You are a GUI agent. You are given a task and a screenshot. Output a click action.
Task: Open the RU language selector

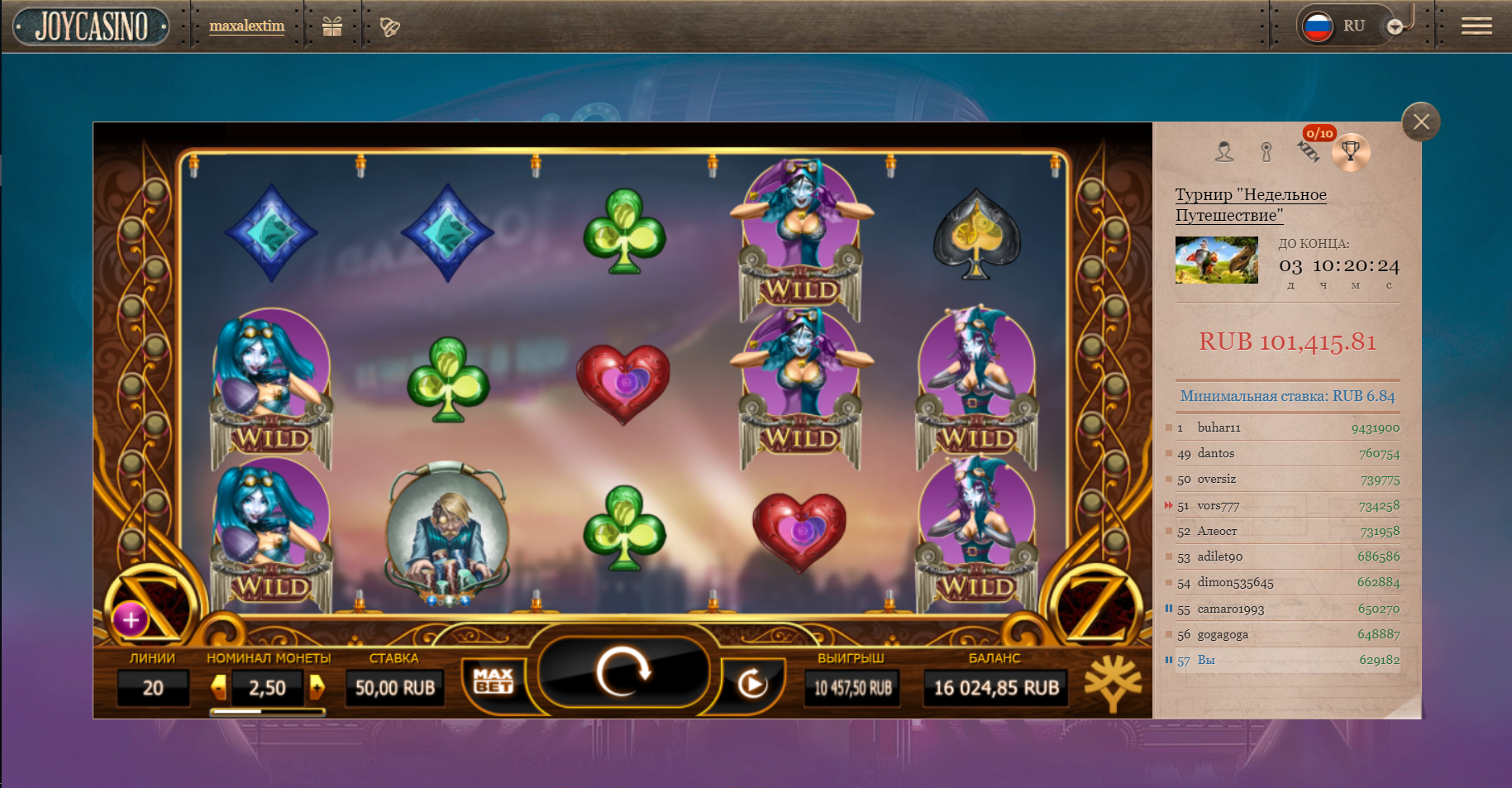click(1341, 26)
